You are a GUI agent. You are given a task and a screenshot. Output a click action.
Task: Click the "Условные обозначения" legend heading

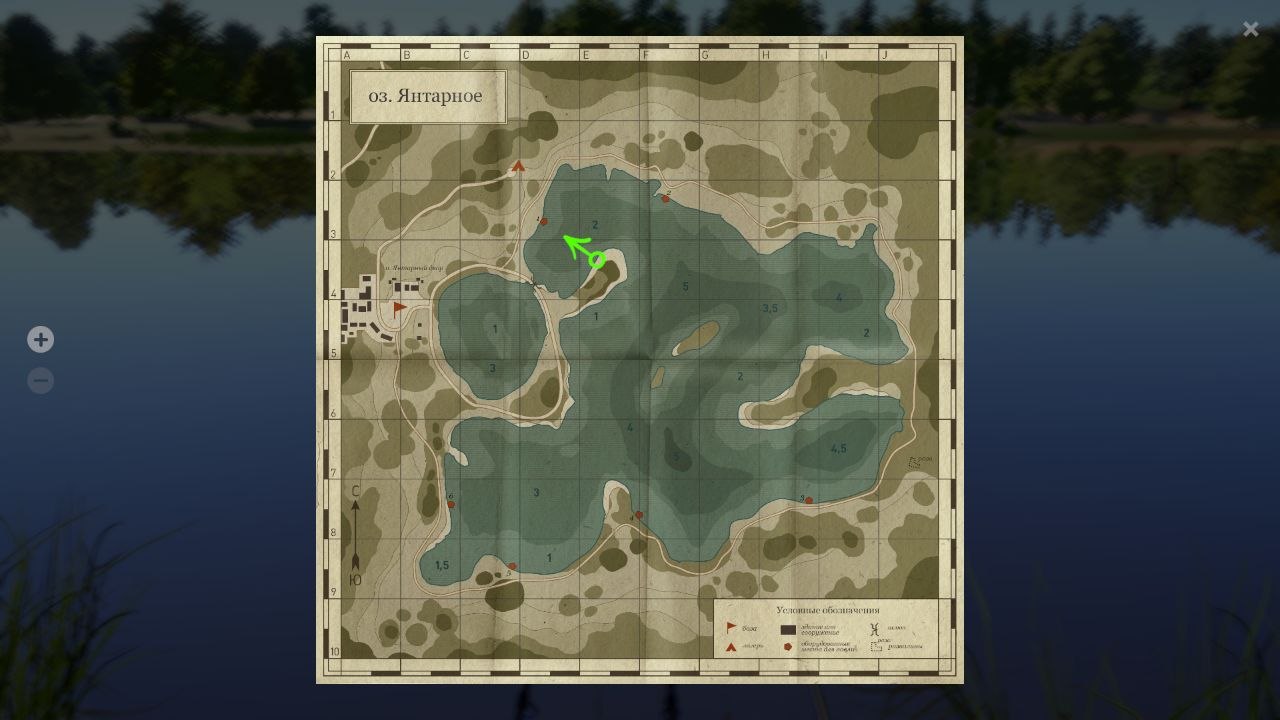(828, 610)
